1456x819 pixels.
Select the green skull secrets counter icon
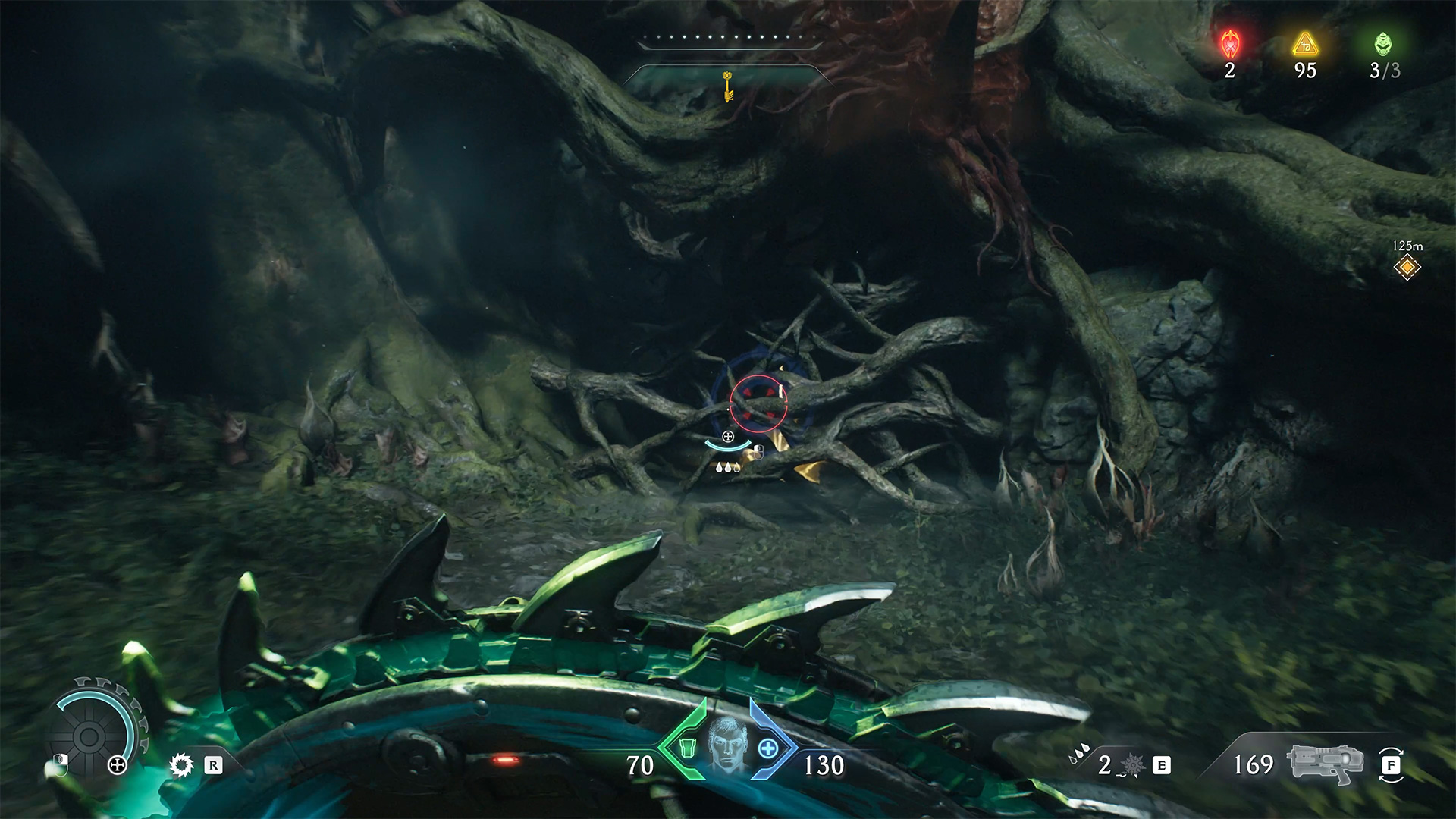point(1384,45)
